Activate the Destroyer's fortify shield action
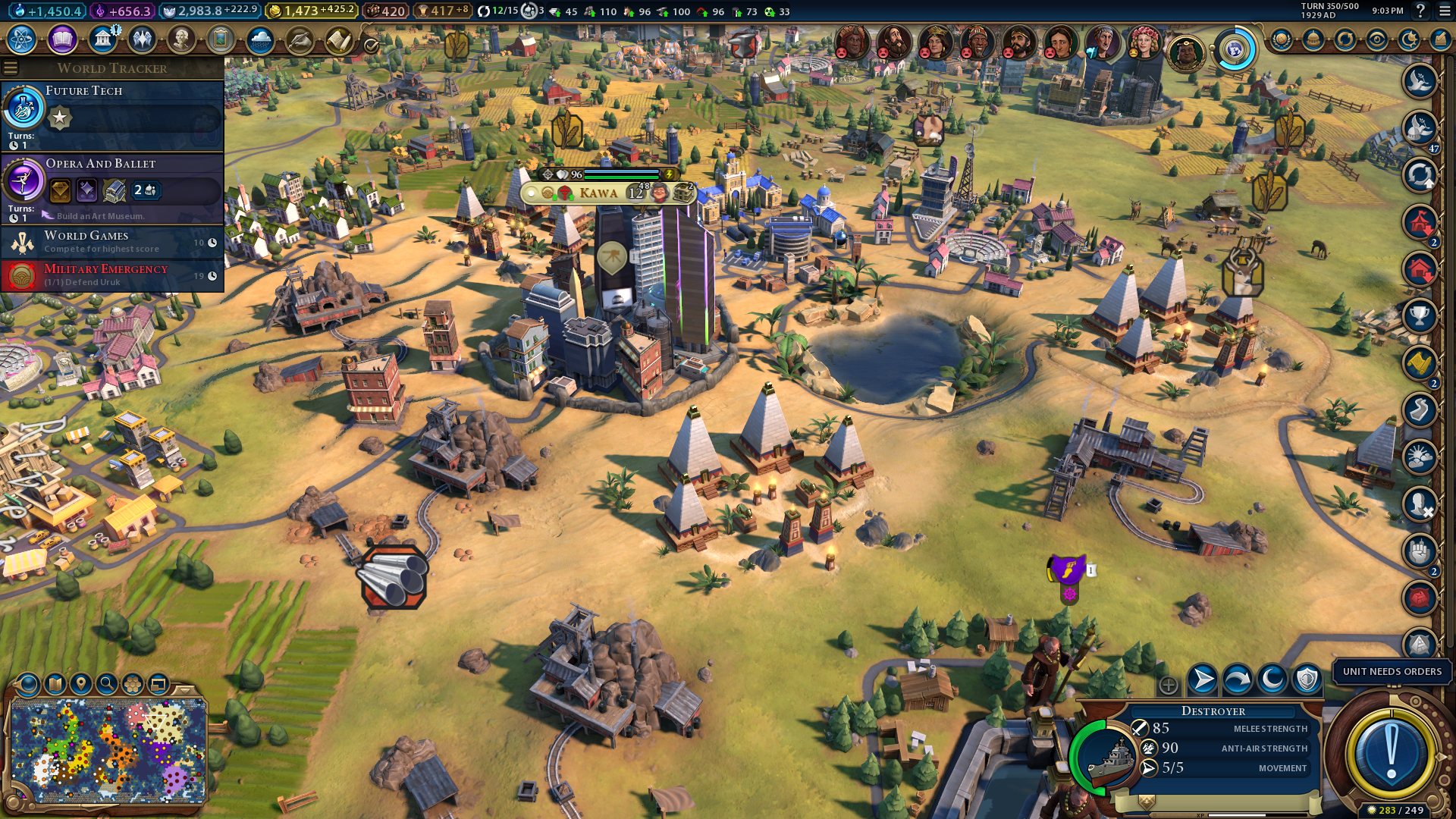This screenshot has height=819, width=1456. click(1307, 680)
